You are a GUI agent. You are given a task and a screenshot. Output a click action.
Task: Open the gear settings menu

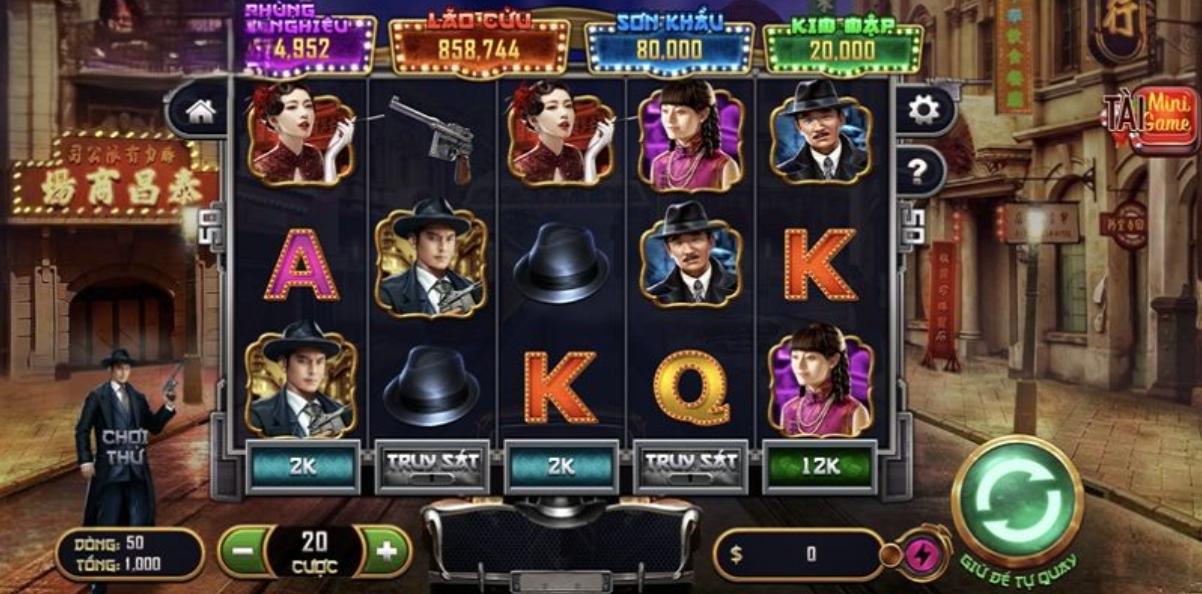[x=923, y=110]
